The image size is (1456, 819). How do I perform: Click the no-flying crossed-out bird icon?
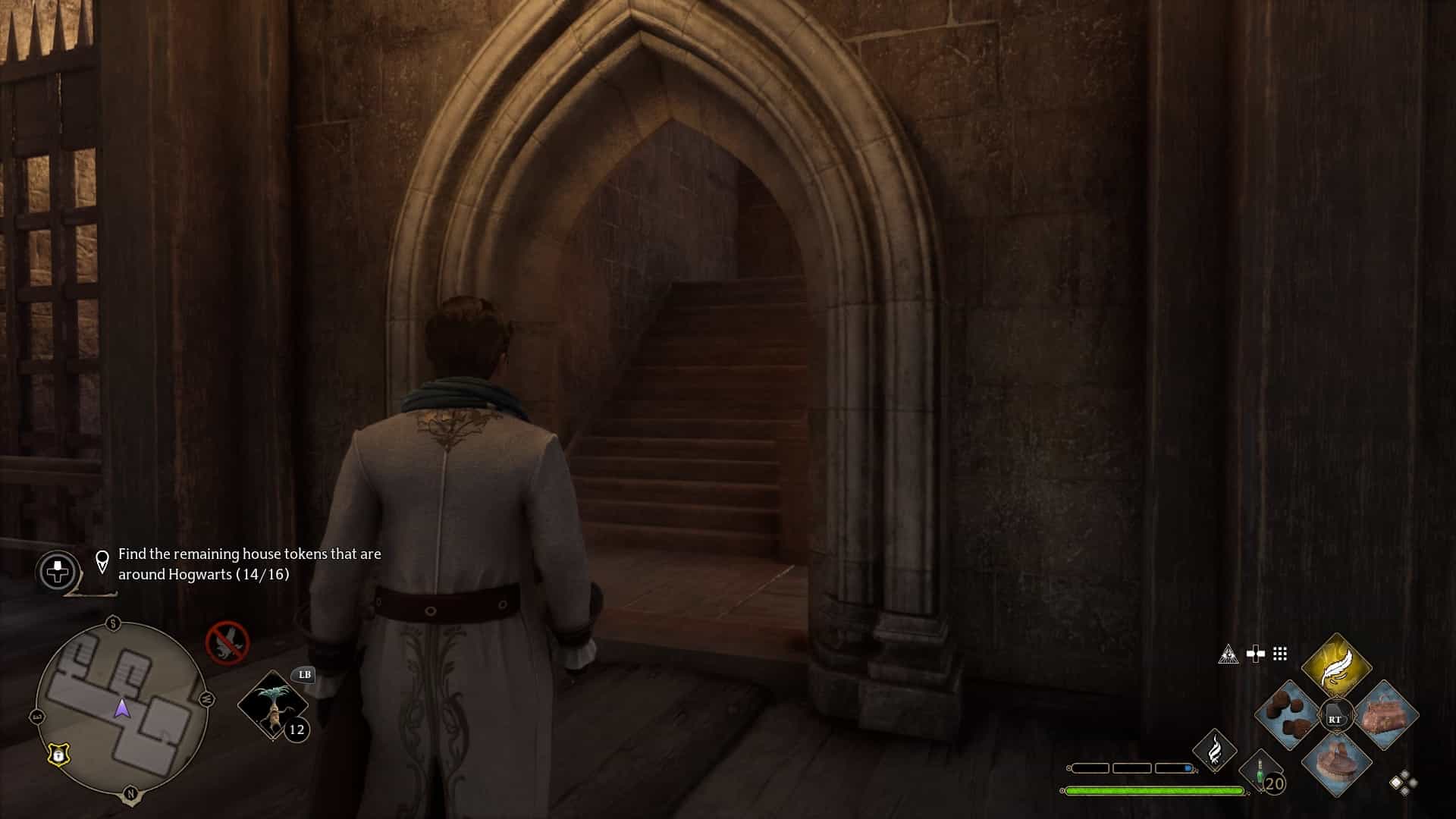point(227,642)
